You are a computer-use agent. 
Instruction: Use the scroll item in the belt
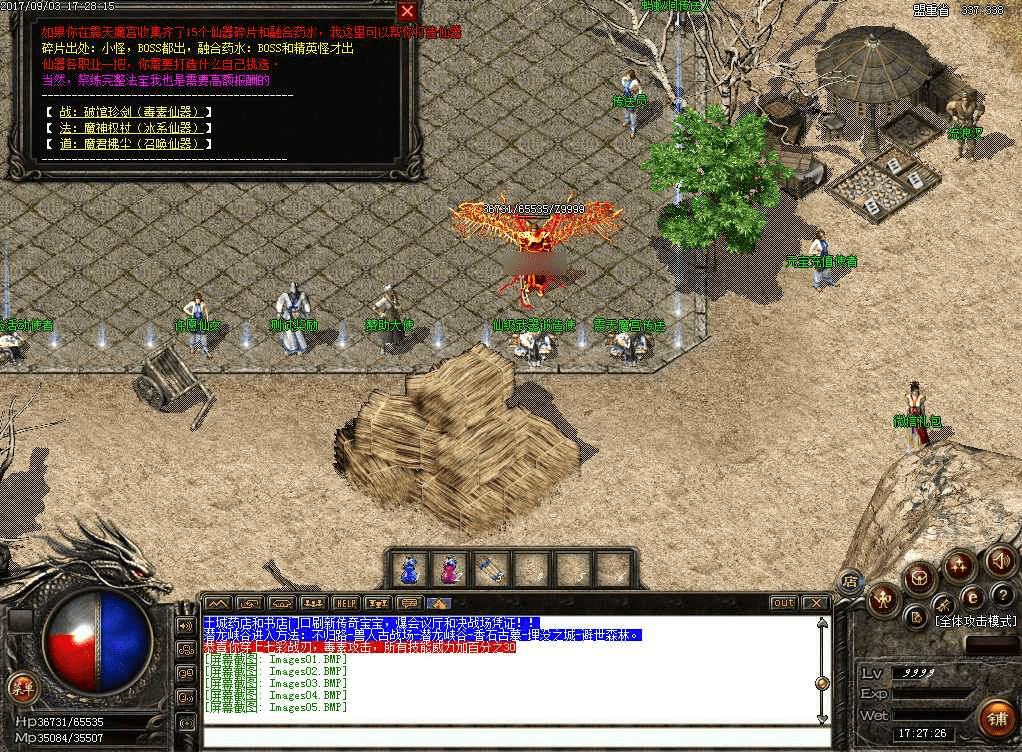click(487, 569)
